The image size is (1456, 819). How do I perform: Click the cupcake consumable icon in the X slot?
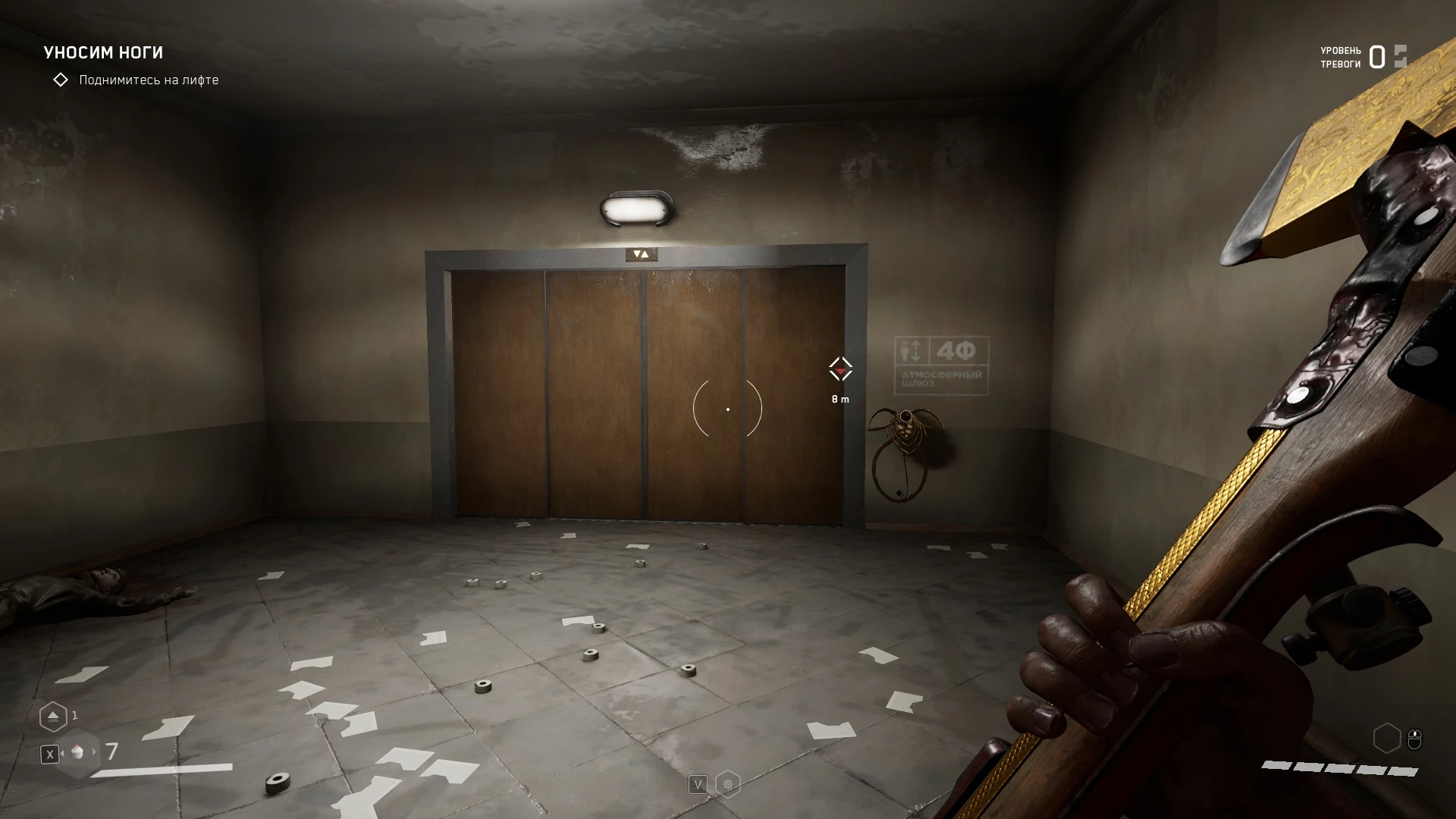point(77,755)
